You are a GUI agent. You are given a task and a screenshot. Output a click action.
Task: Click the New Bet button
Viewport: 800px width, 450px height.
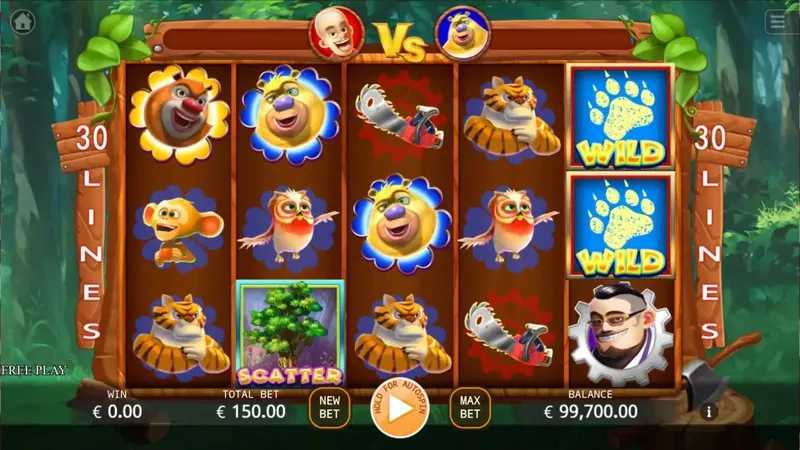click(x=329, y=407)
